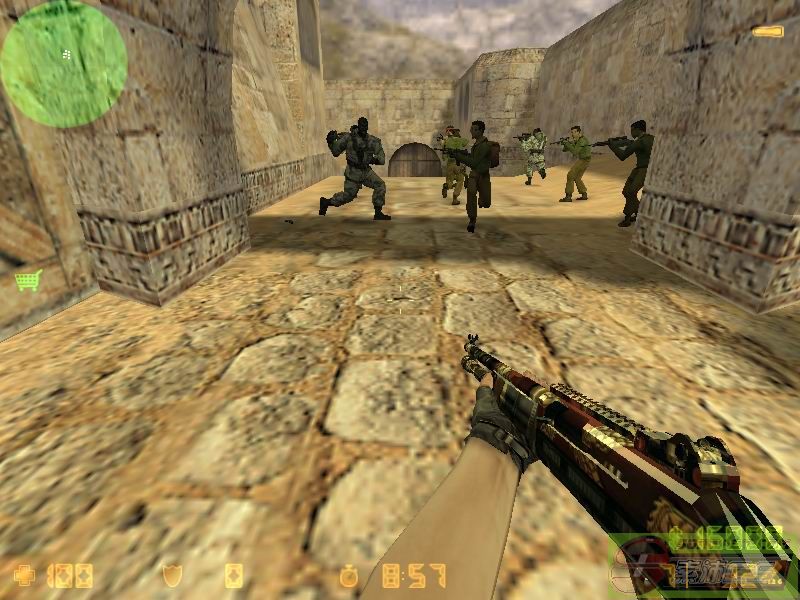Screen dimensions: 800x600
Task: Select the health cross icon
Action: coord(24,576)
